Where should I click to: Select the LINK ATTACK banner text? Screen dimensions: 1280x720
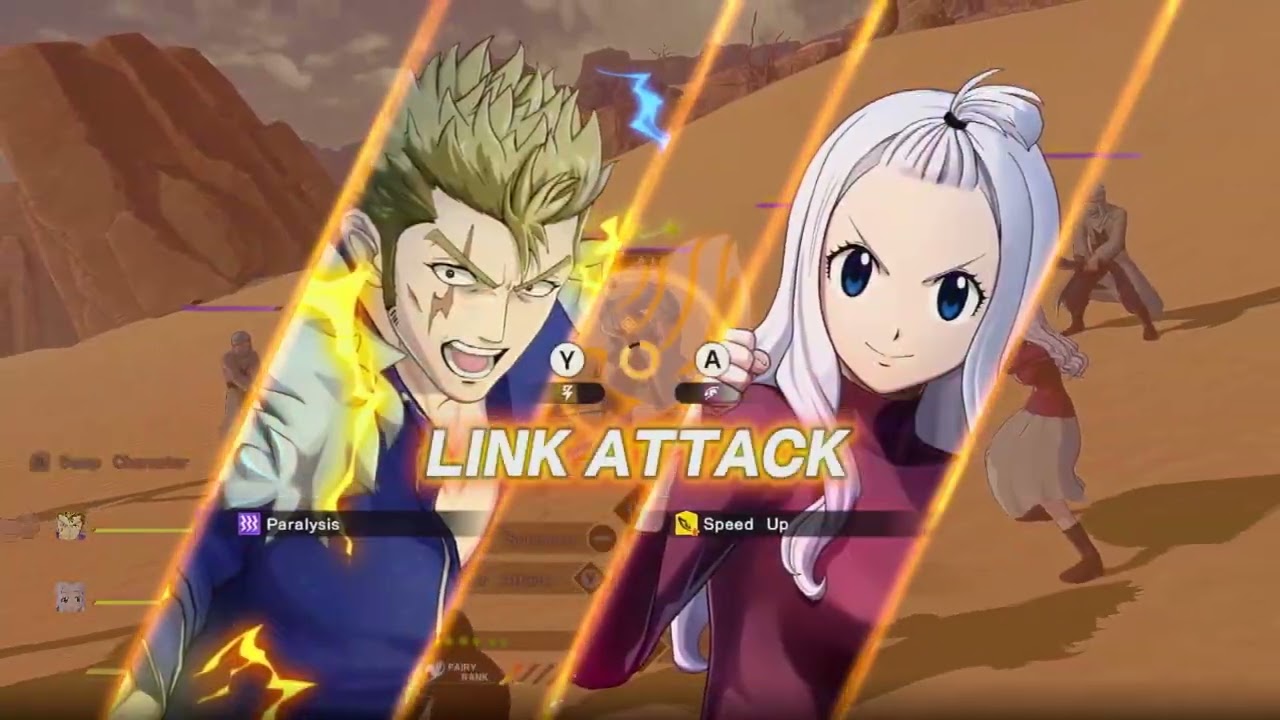(640, 455)
